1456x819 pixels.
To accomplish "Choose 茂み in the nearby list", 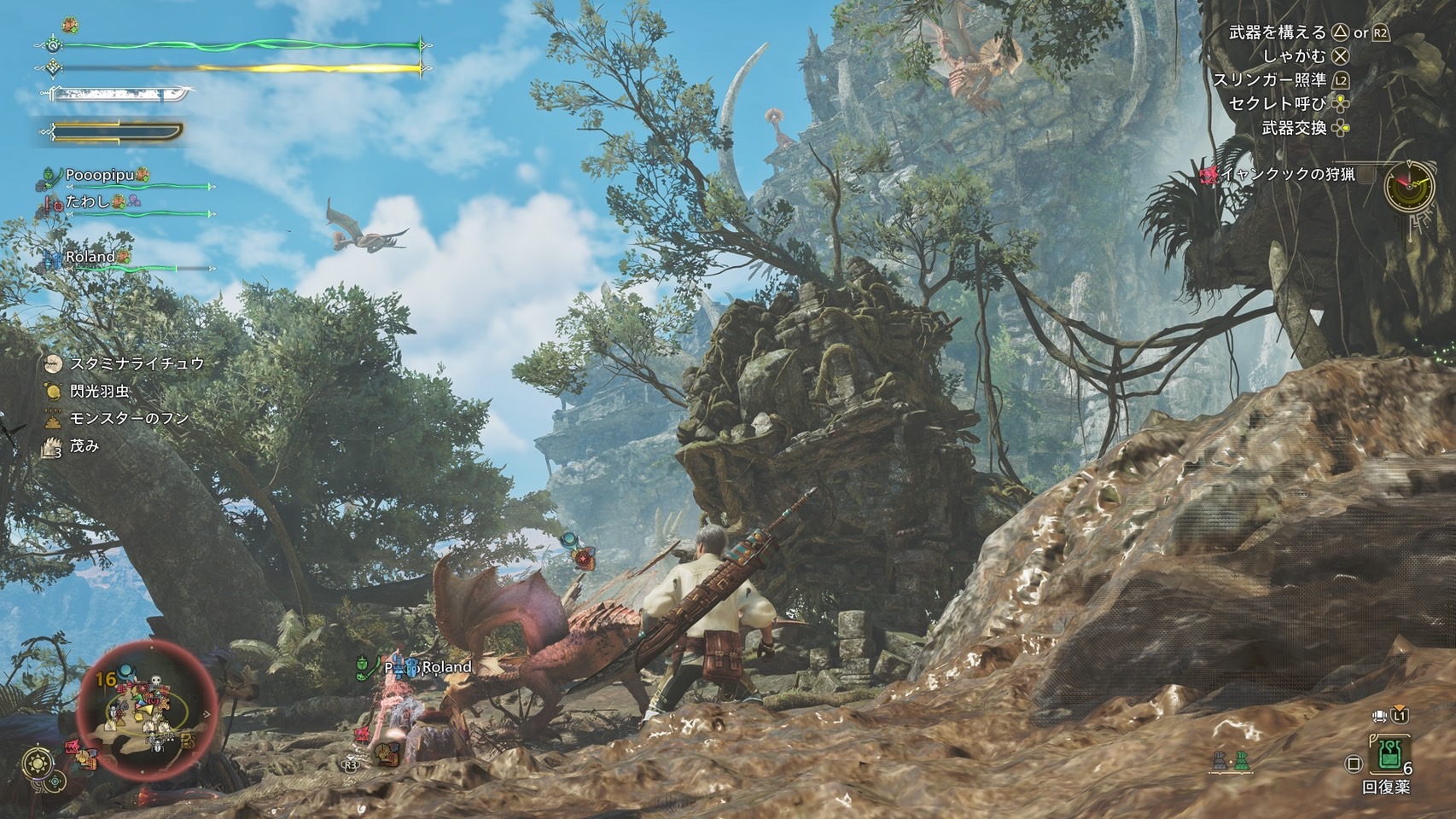I will click(84, 445).
